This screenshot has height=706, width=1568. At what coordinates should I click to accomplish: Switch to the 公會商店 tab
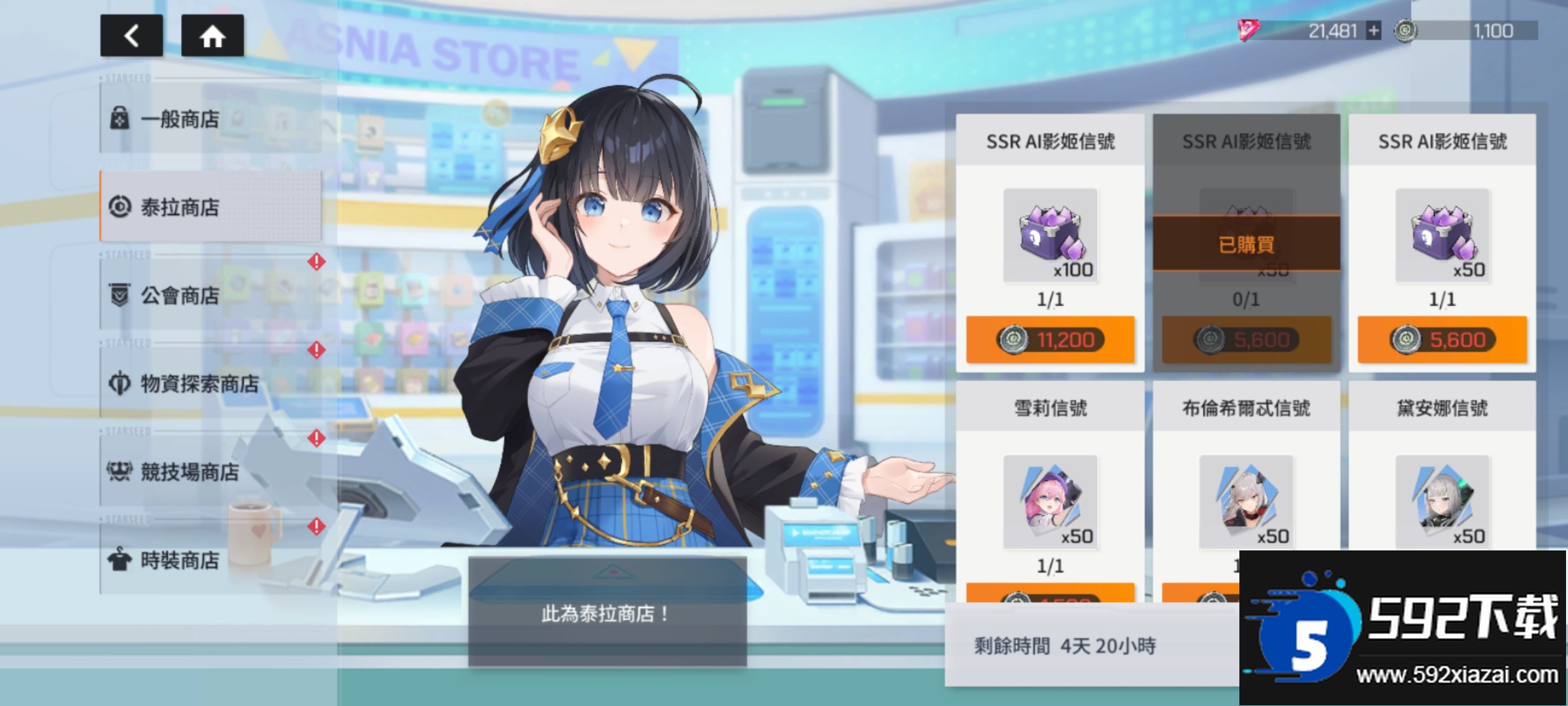coord(210,295)
